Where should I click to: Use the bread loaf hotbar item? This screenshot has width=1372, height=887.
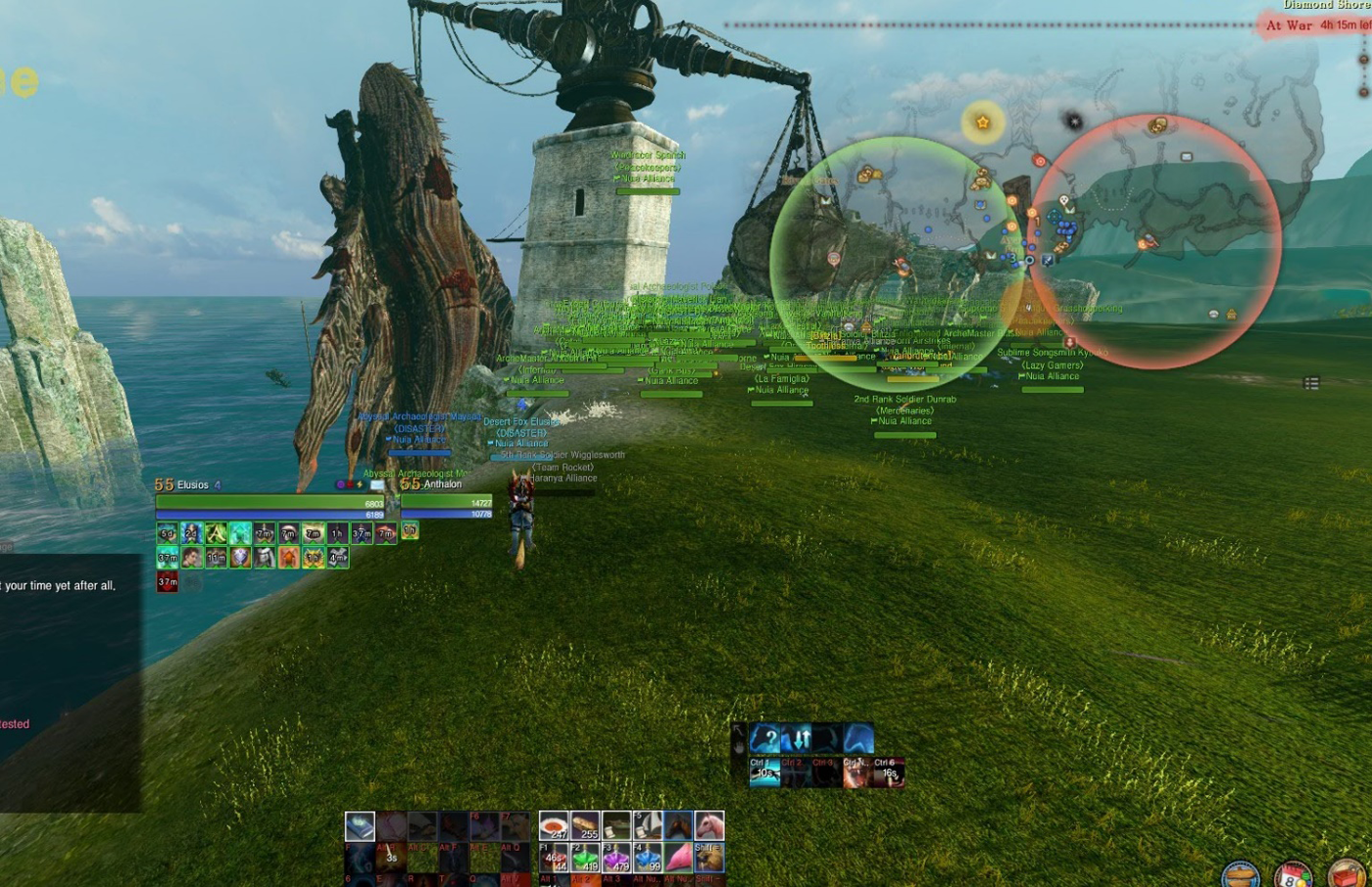click(585, 826)
